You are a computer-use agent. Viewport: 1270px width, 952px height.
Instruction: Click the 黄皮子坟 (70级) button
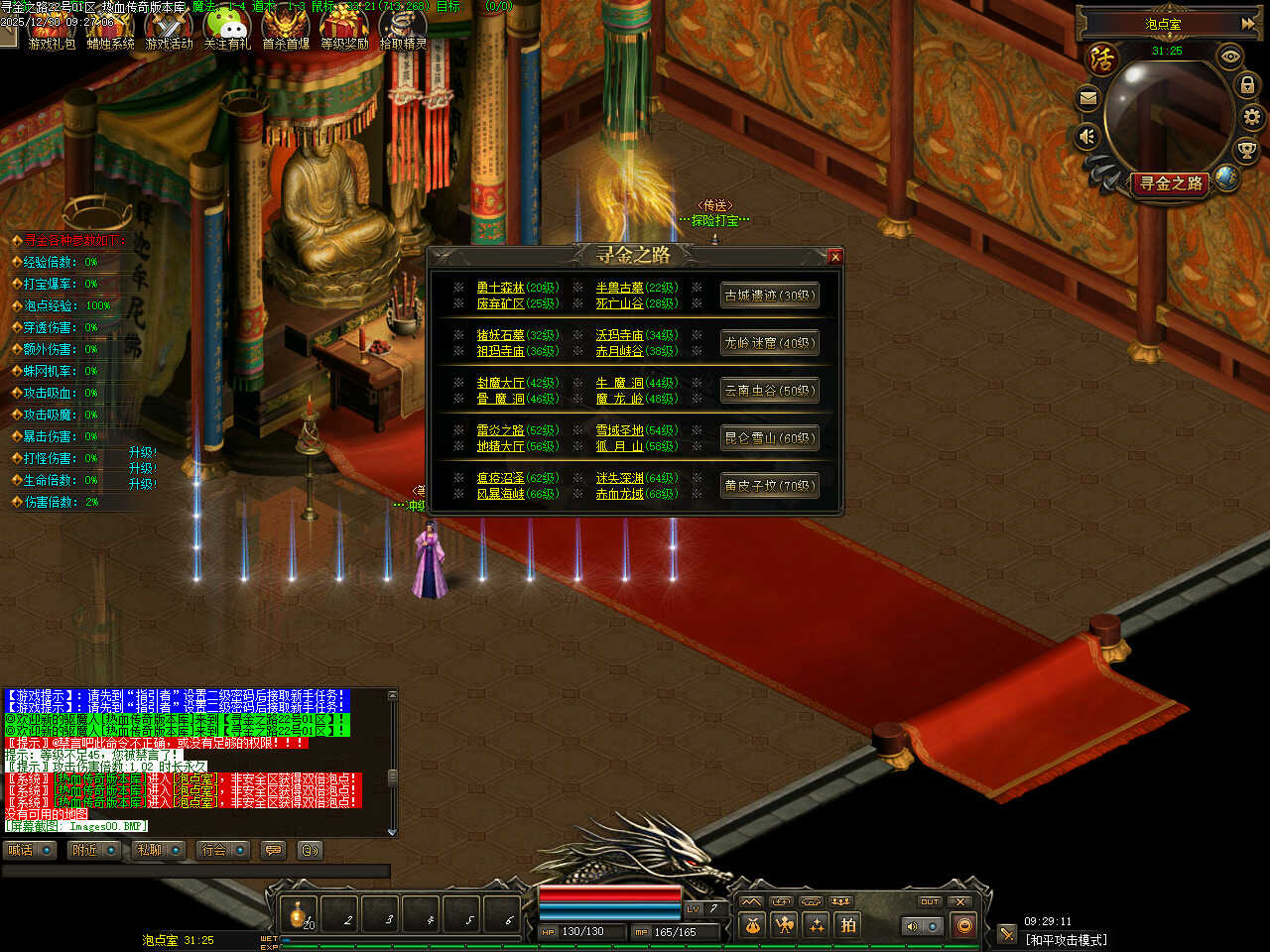pyautogui.click(x=769, y=486)
